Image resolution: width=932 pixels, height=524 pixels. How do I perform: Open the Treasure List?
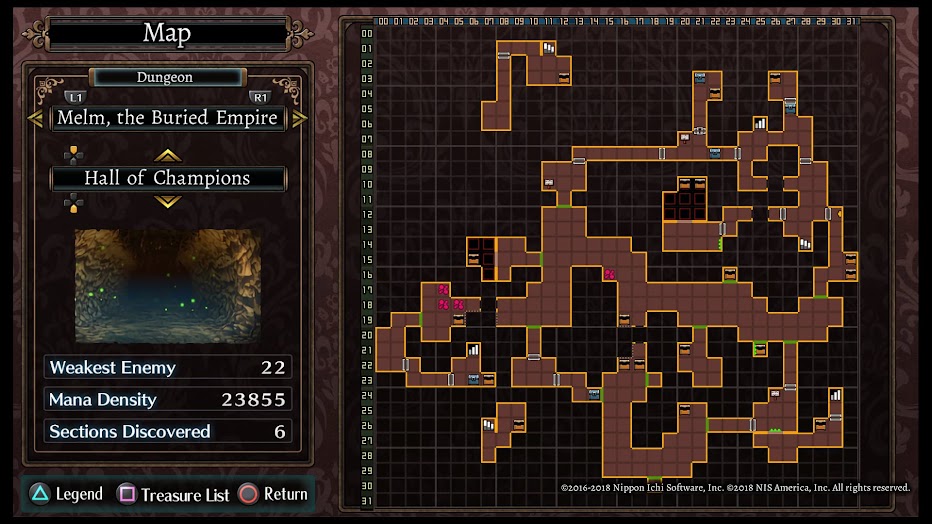point(174,494)
